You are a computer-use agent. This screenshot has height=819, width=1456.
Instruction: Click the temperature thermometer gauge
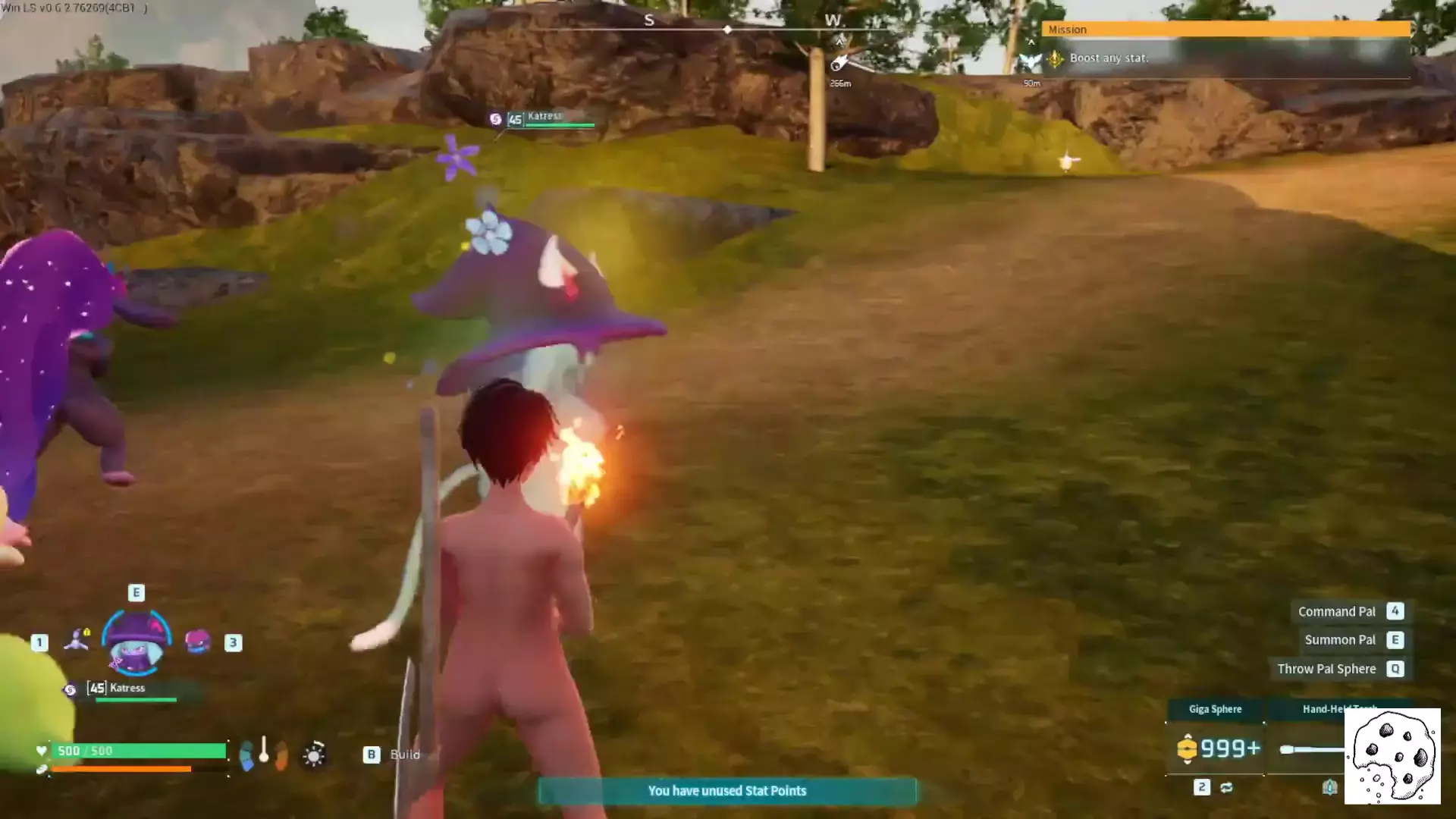(264, 751)
